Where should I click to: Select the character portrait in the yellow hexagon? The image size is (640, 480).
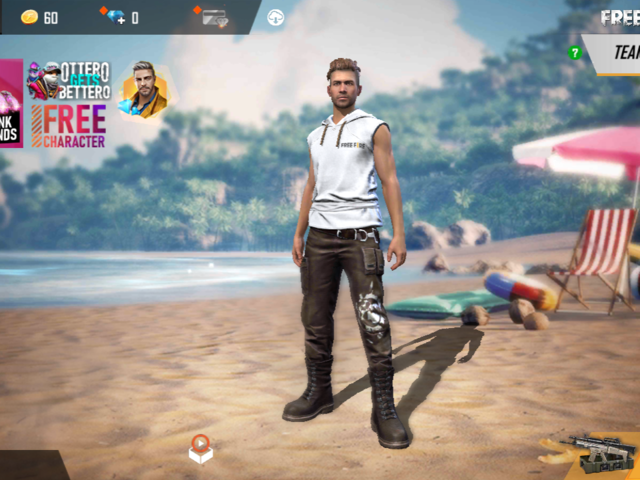[x=145, y=90]
